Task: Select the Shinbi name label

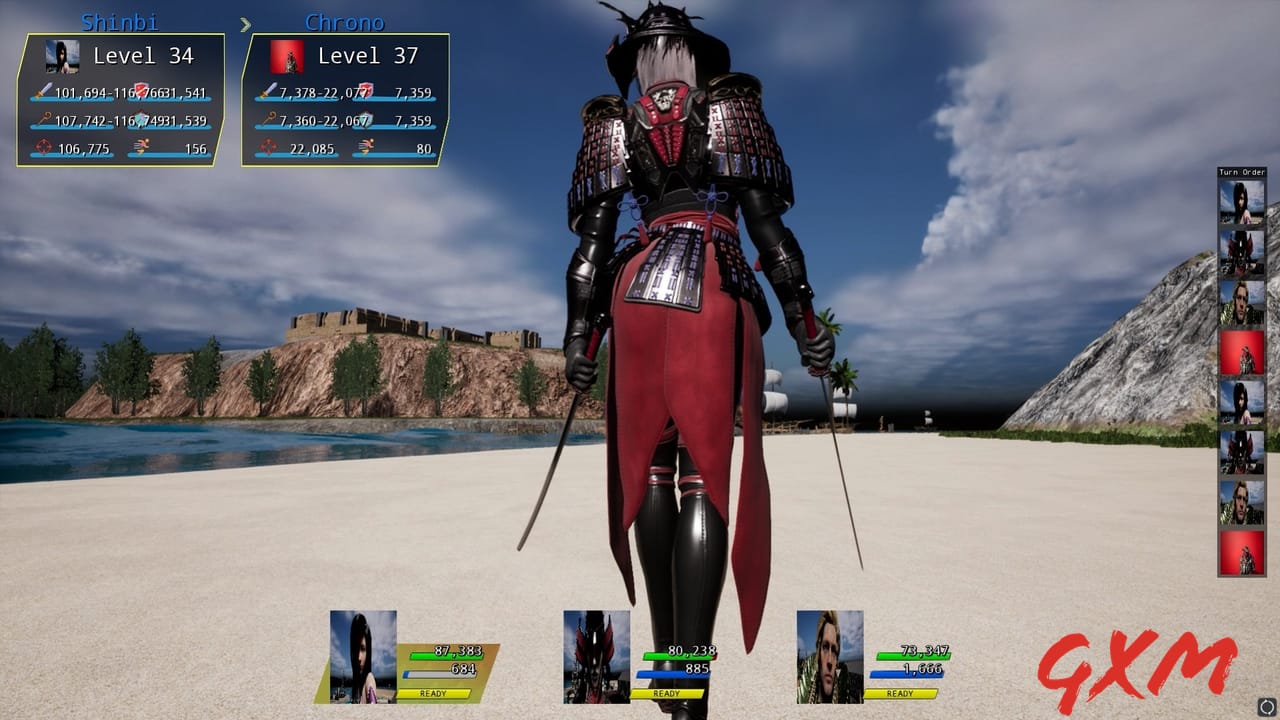Action: pyautogui.click(x=118, y=22)
